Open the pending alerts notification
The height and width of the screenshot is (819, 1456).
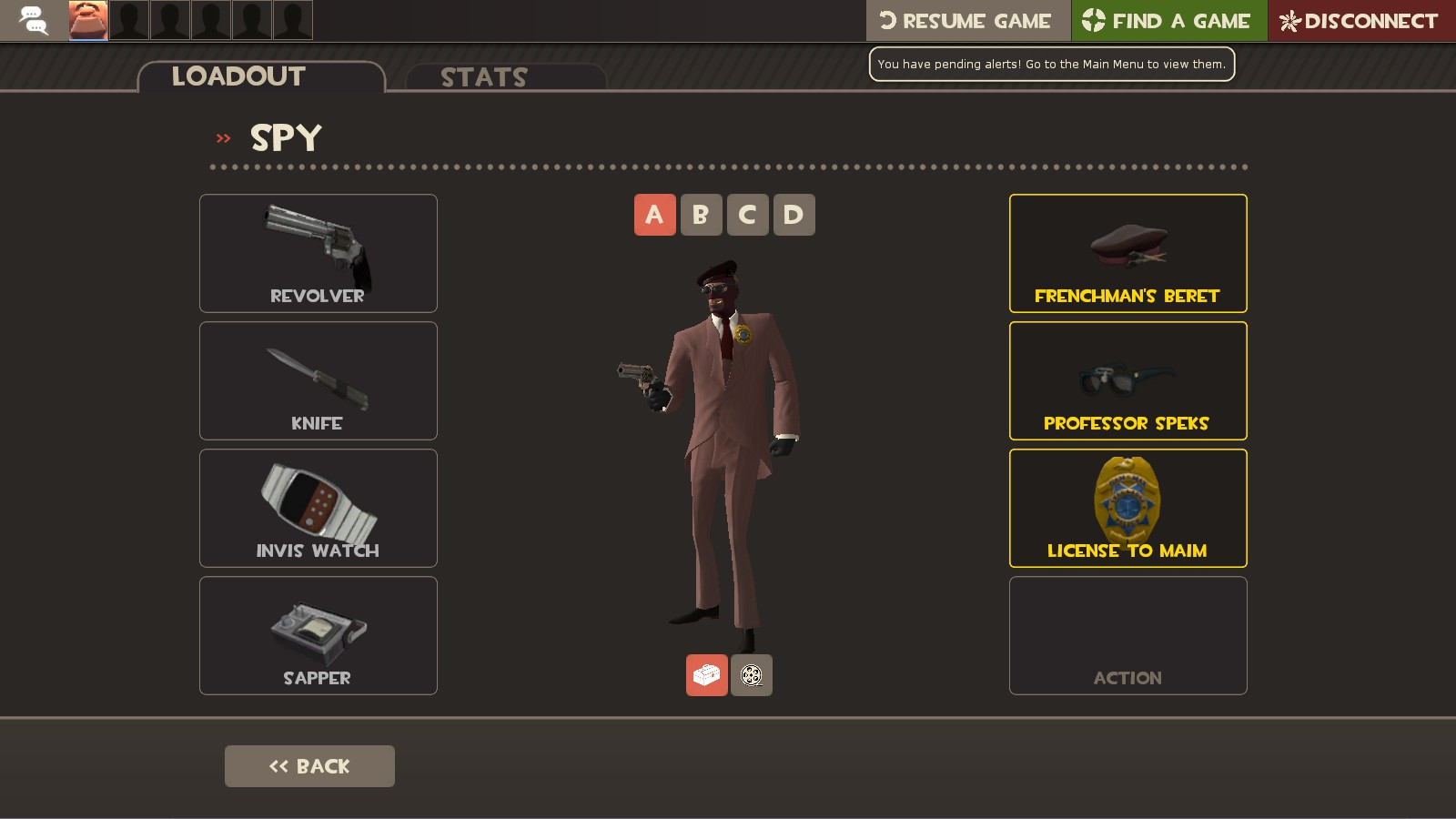[1051, 64]
